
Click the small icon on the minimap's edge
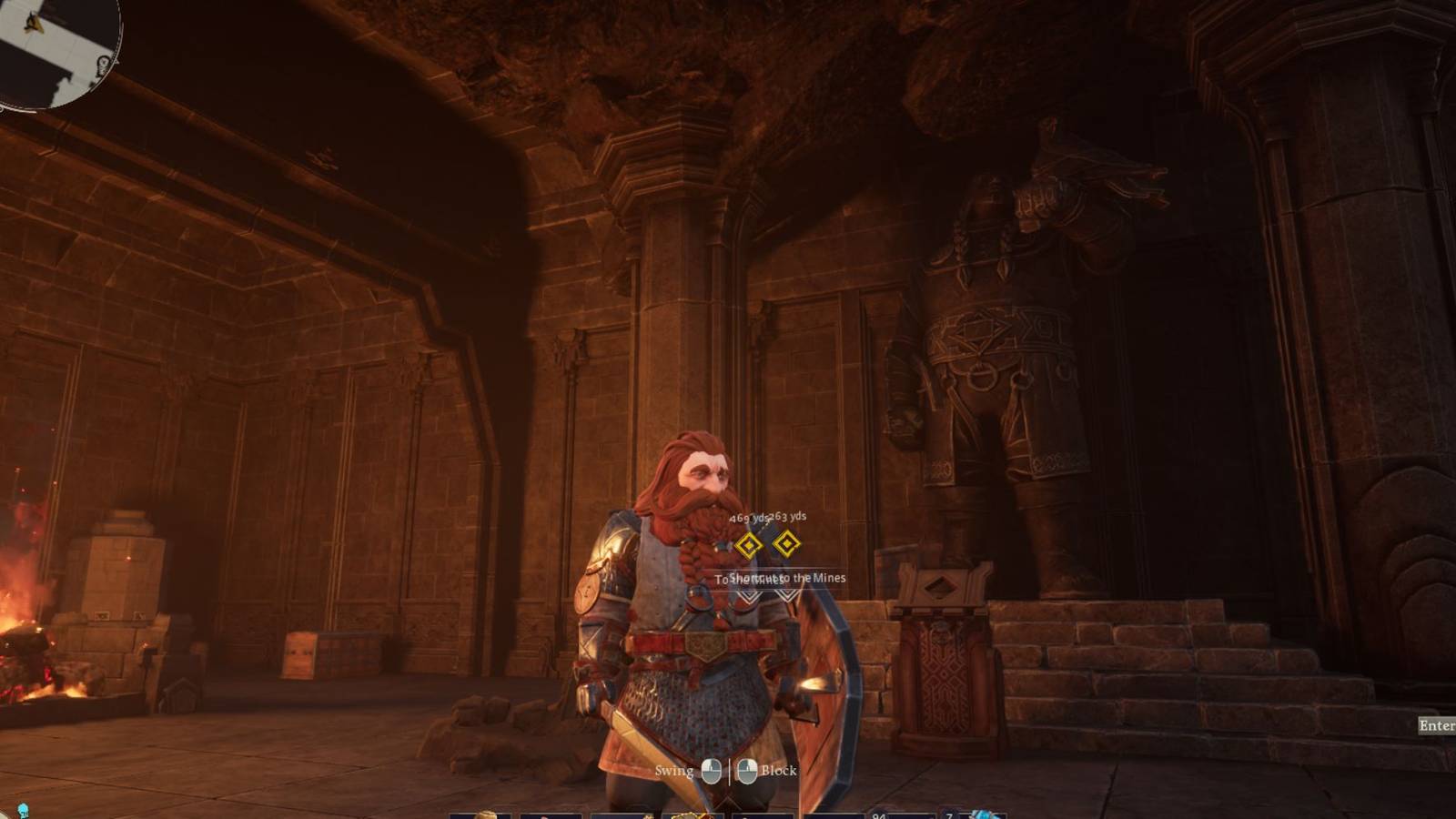click(x=102, y=64)
